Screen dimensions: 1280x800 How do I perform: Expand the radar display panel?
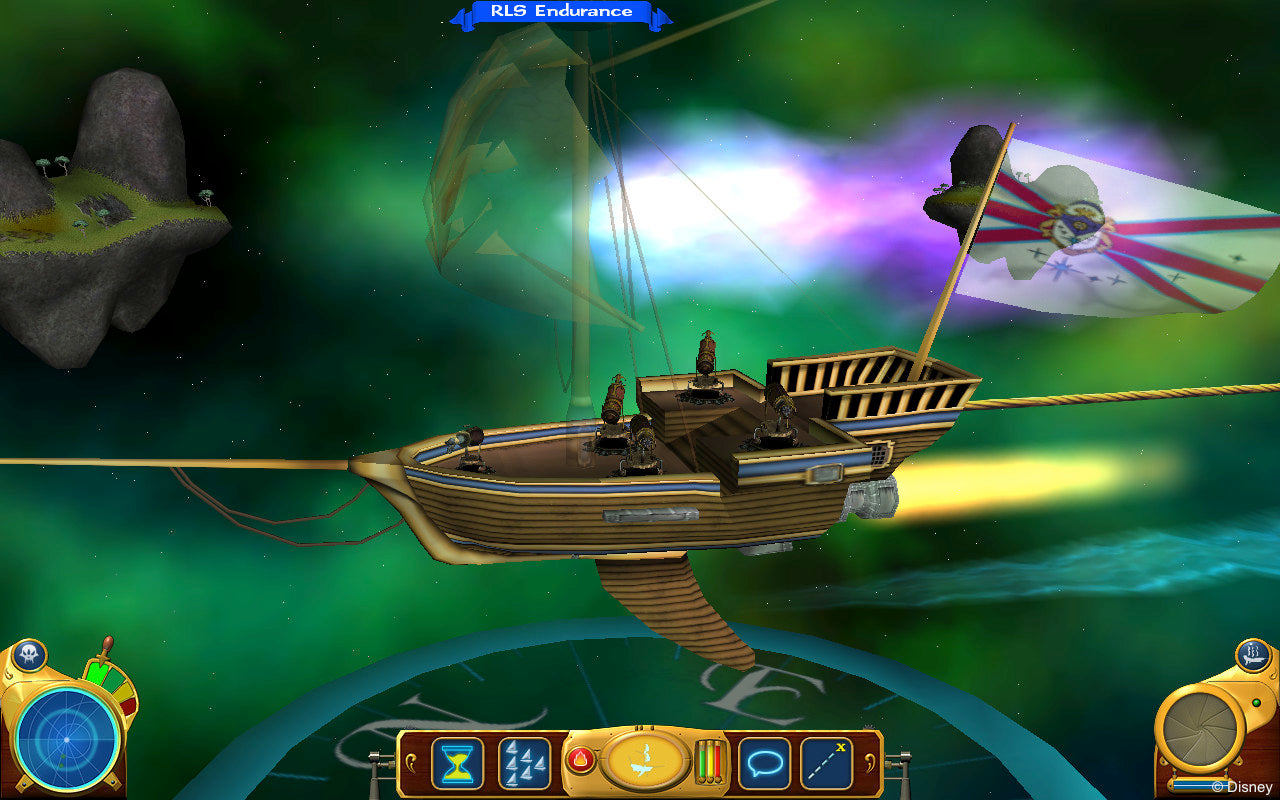(67, 740)
